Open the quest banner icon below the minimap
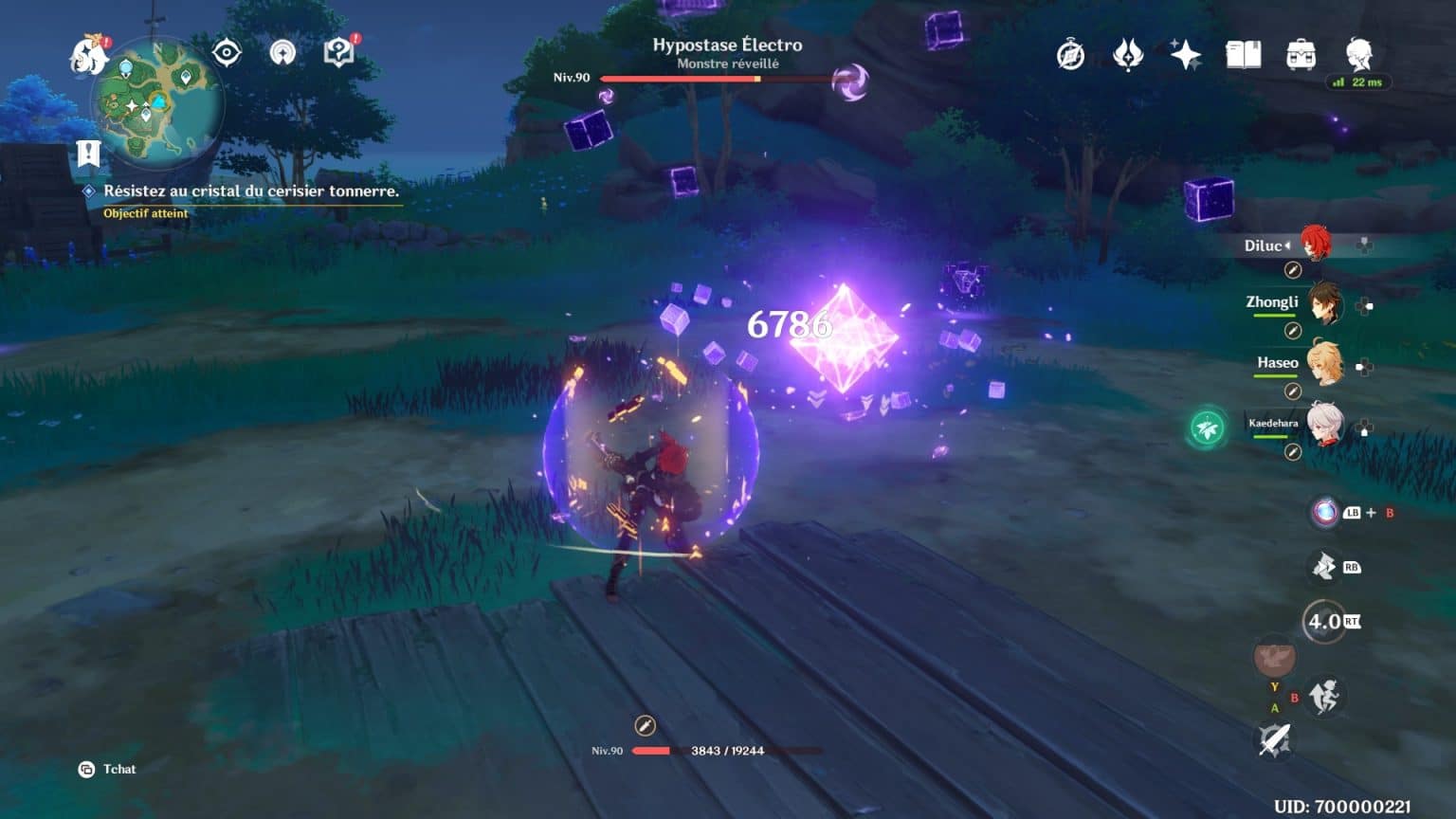This screenshot has height=819, width=1456. (x=86, y=152)
